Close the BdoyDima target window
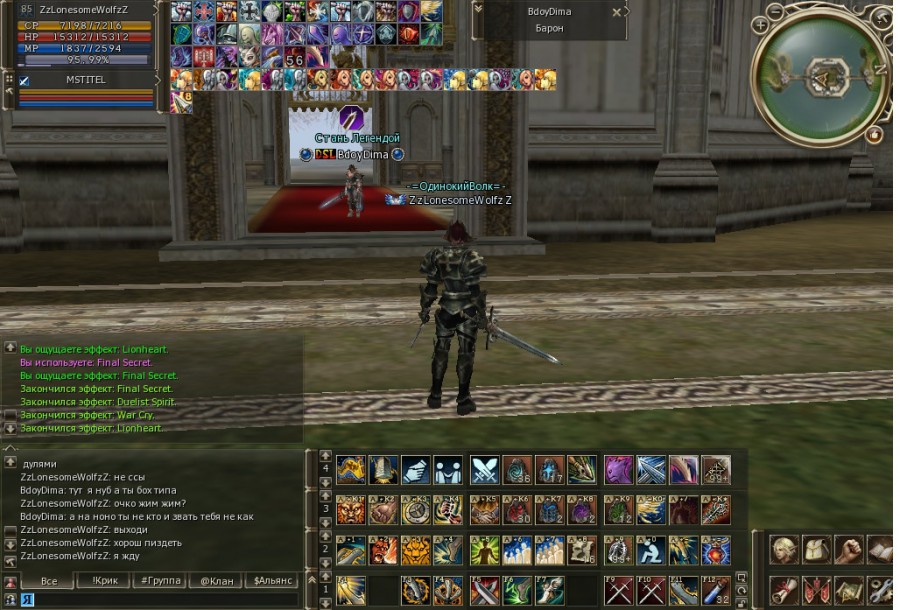The height and width of the screenshot is (610, 900). click(616, 12)
